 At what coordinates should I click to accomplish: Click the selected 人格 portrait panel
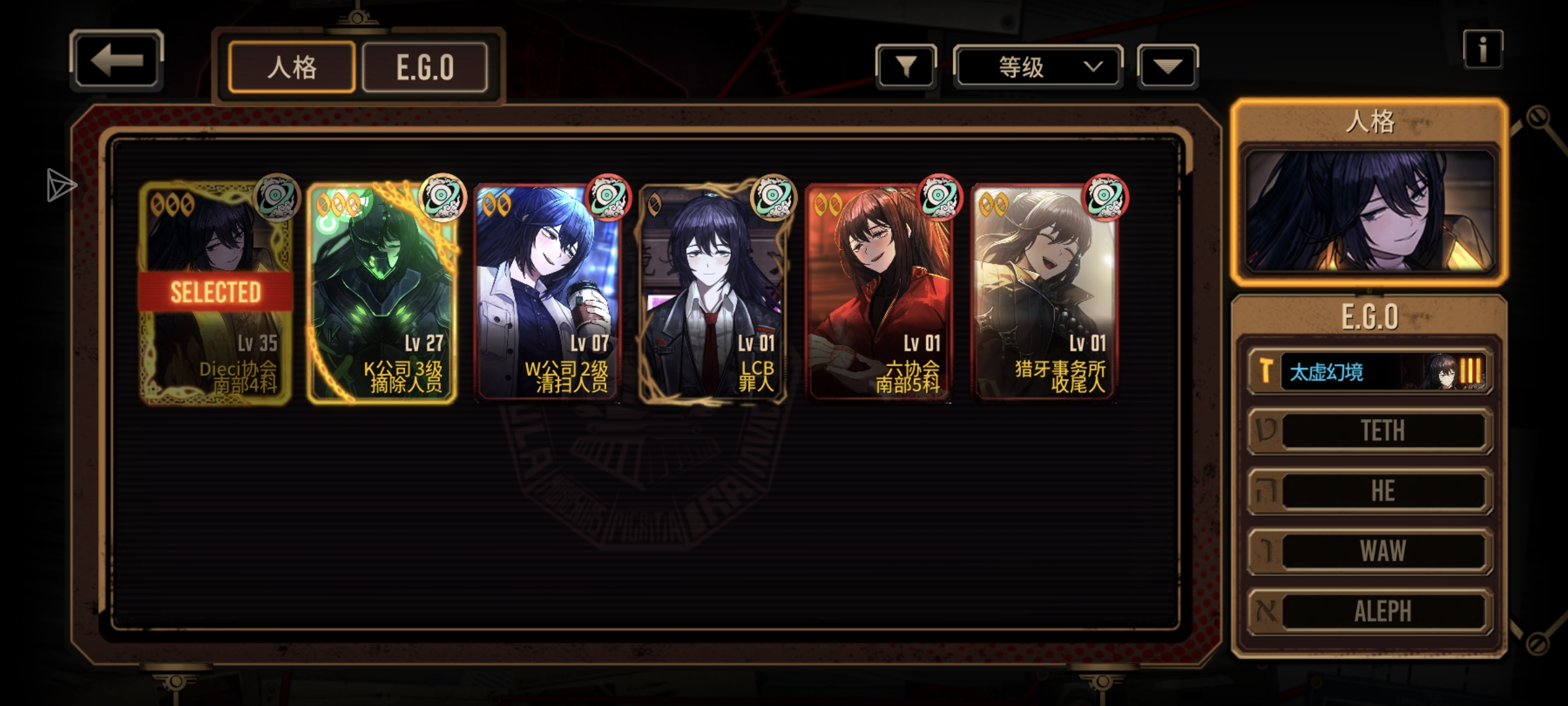(x=1369, y=210)
